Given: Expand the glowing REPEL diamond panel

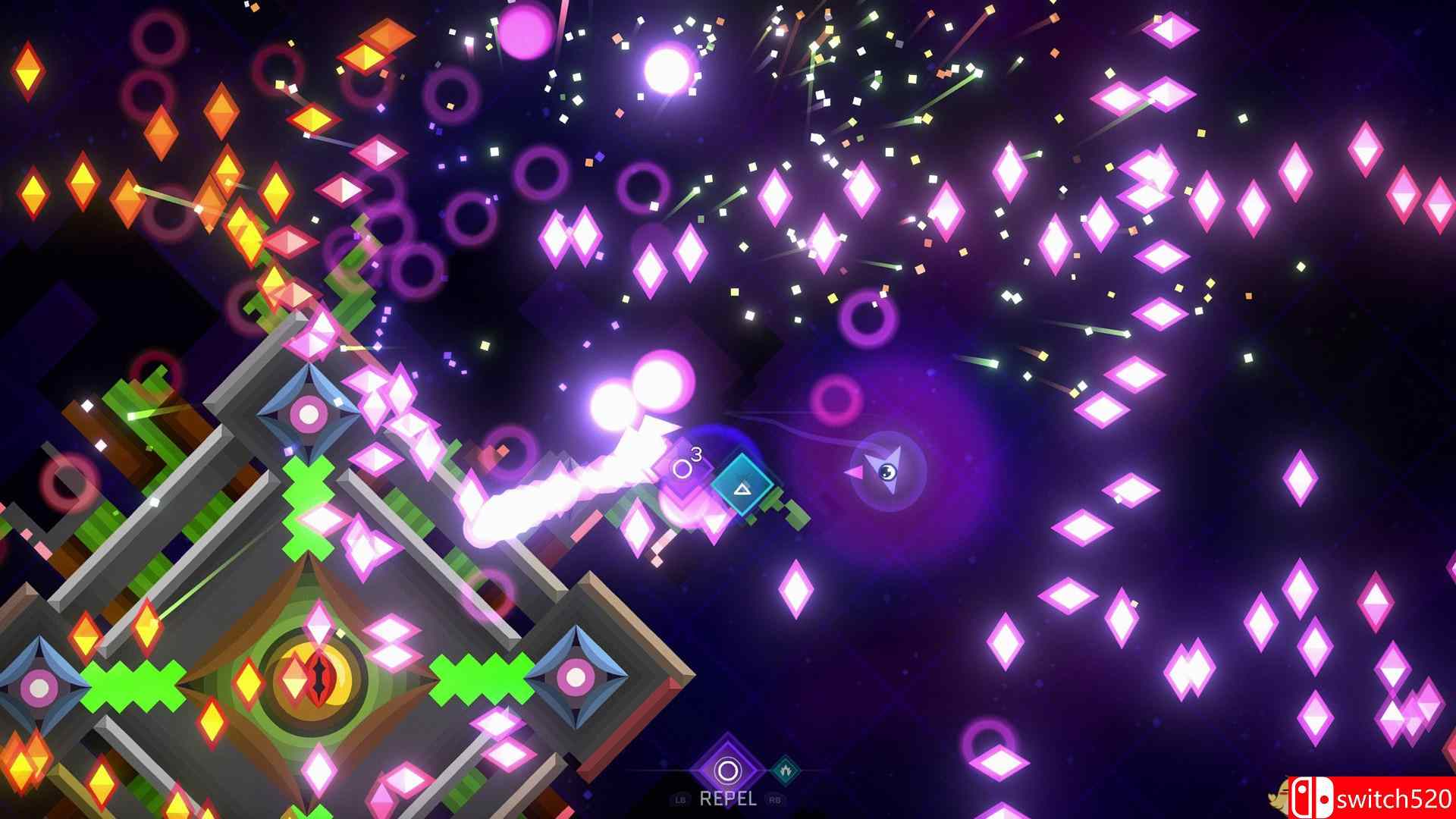Looking at the screenshot, I should pyautogui.click(x=726, y=767).
